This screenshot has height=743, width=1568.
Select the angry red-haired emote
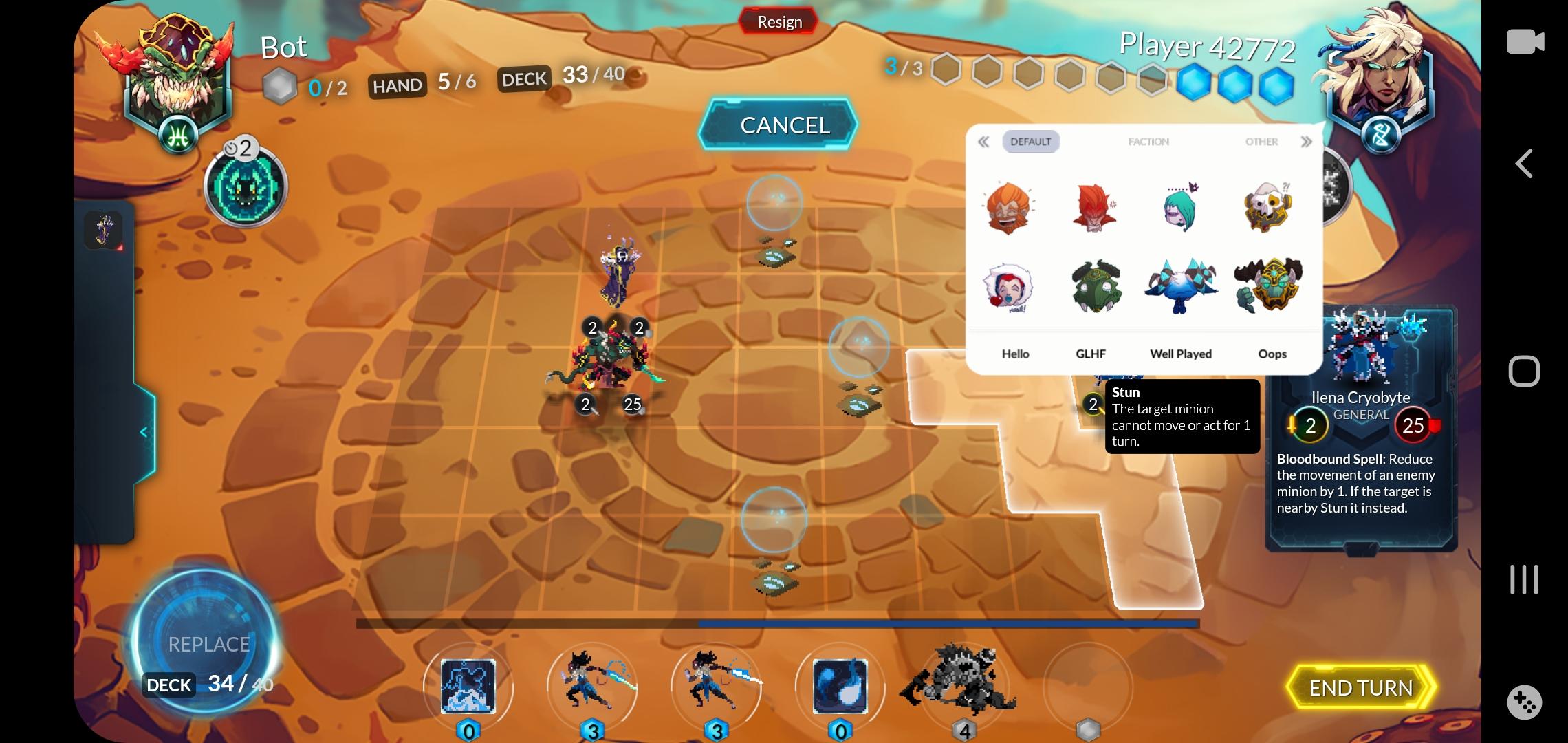[x=1096, y=208]
